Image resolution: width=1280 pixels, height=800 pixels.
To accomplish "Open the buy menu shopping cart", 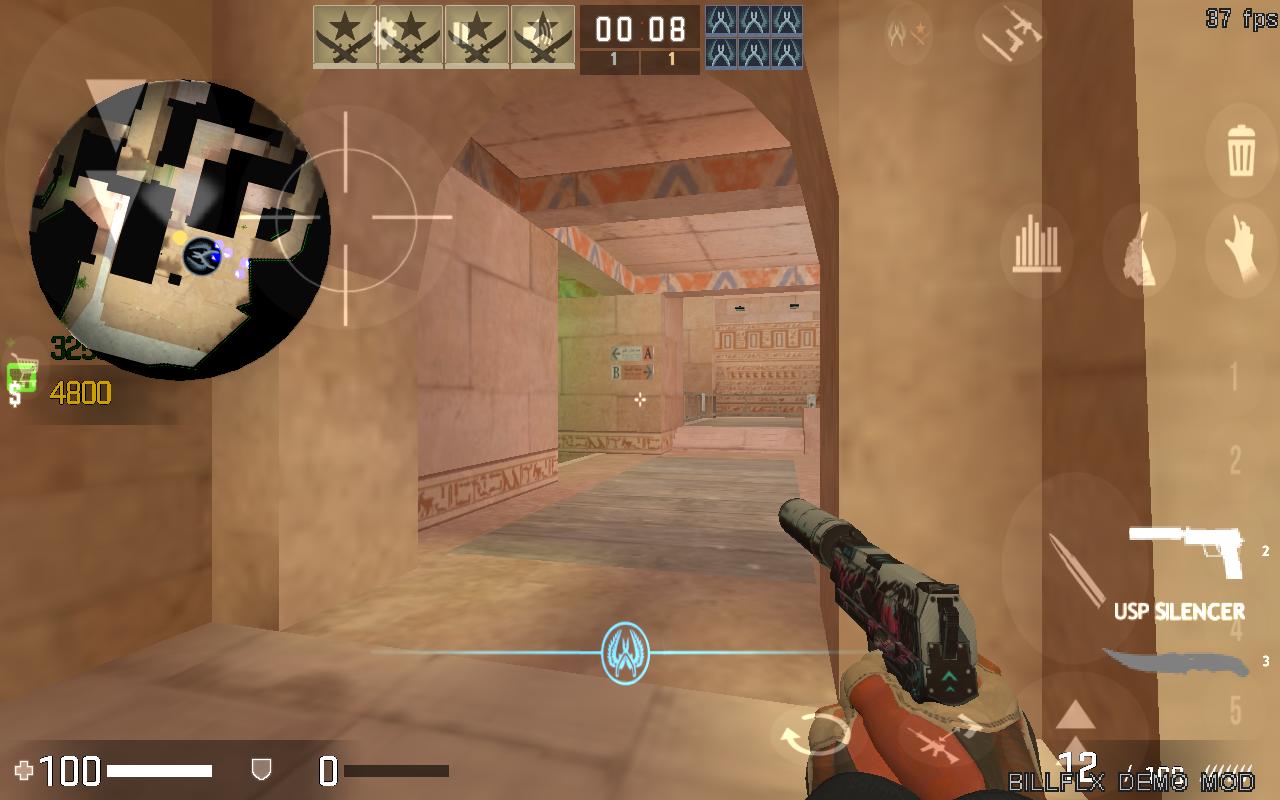I will pos(22,377).
